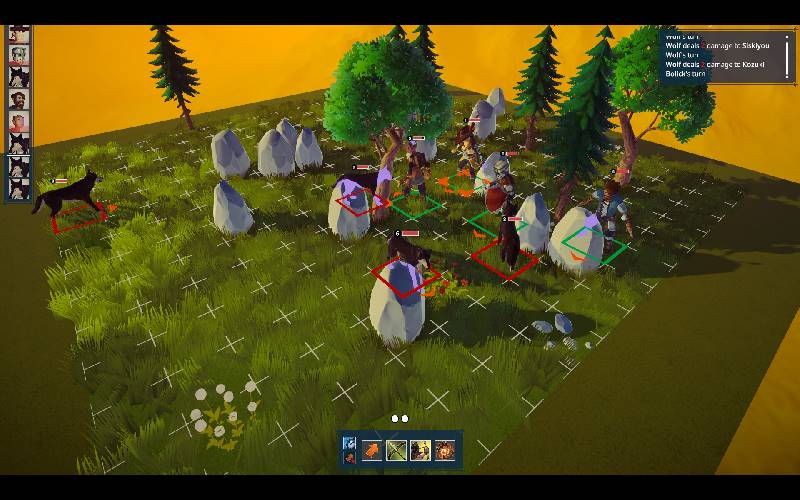Choose the crossed bow and arrow attack
The image size is (800, 500).
[396, 451]
